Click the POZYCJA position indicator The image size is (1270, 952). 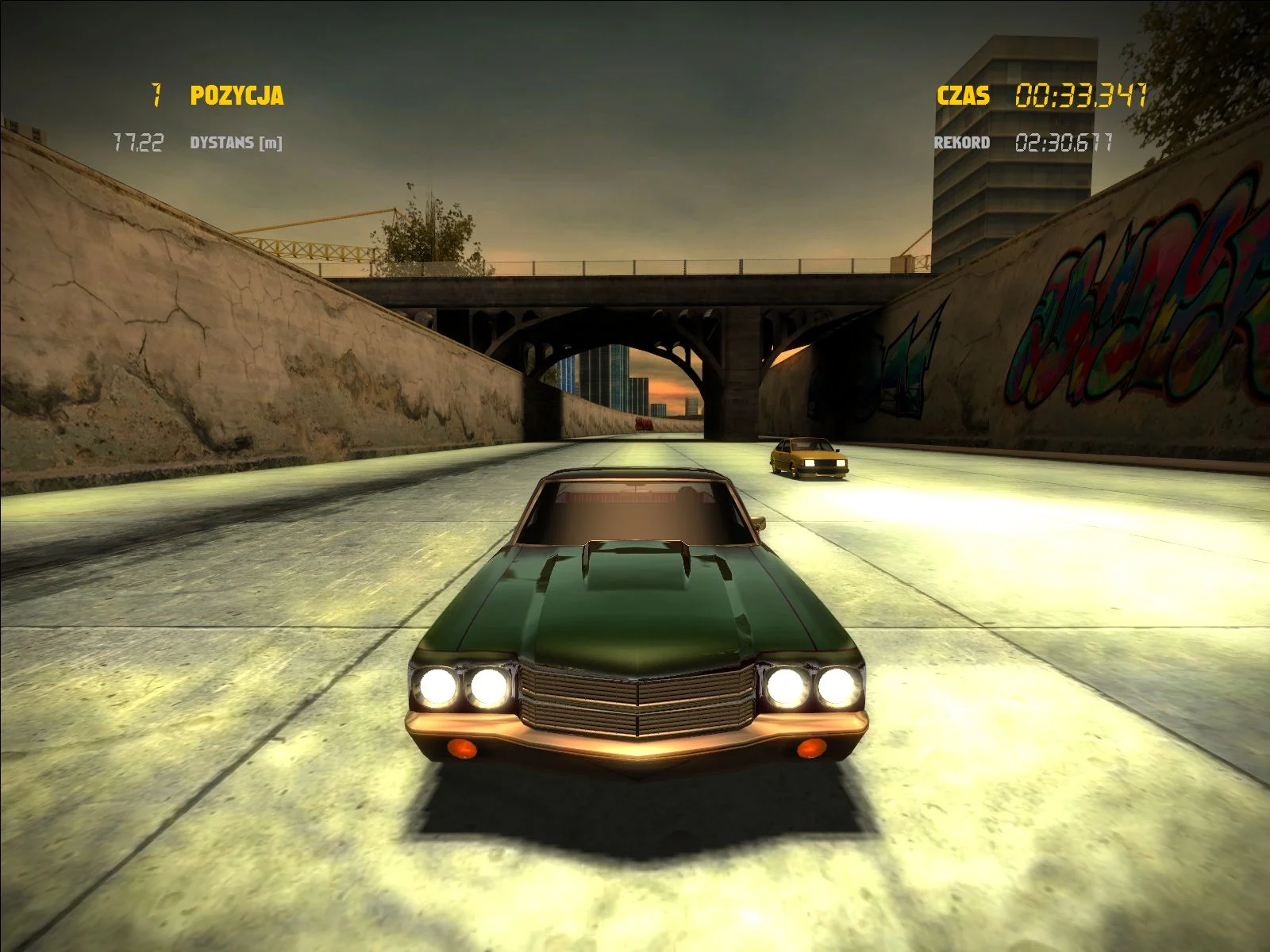tap(236, 94)
